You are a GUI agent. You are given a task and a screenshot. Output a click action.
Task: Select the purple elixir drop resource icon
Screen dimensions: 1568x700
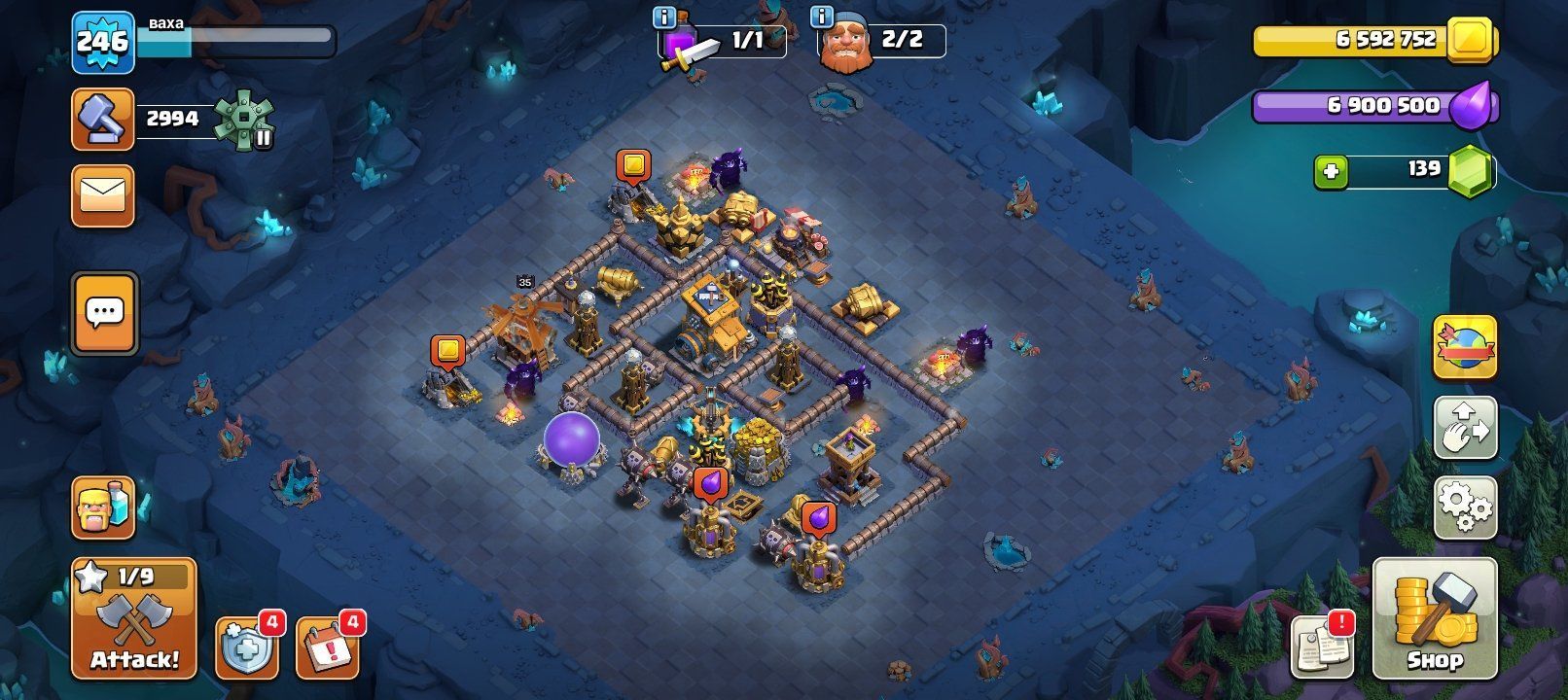(1469, 106)
